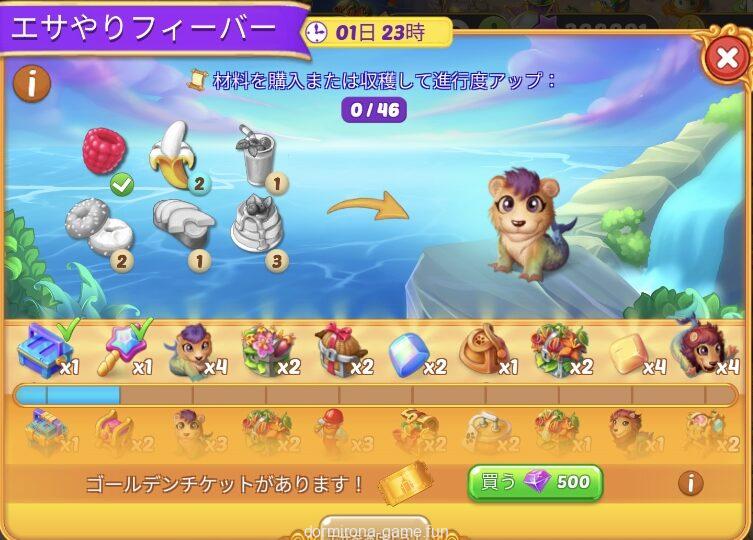Buy the golden ticket for 500 gems
753x540 pixels.
(x=535, y=483)
